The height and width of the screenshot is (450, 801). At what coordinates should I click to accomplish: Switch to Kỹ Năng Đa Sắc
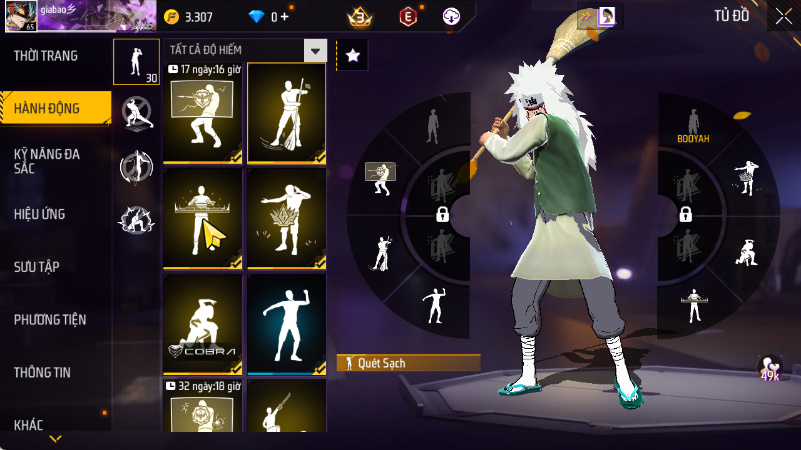[x=47, y=162]
